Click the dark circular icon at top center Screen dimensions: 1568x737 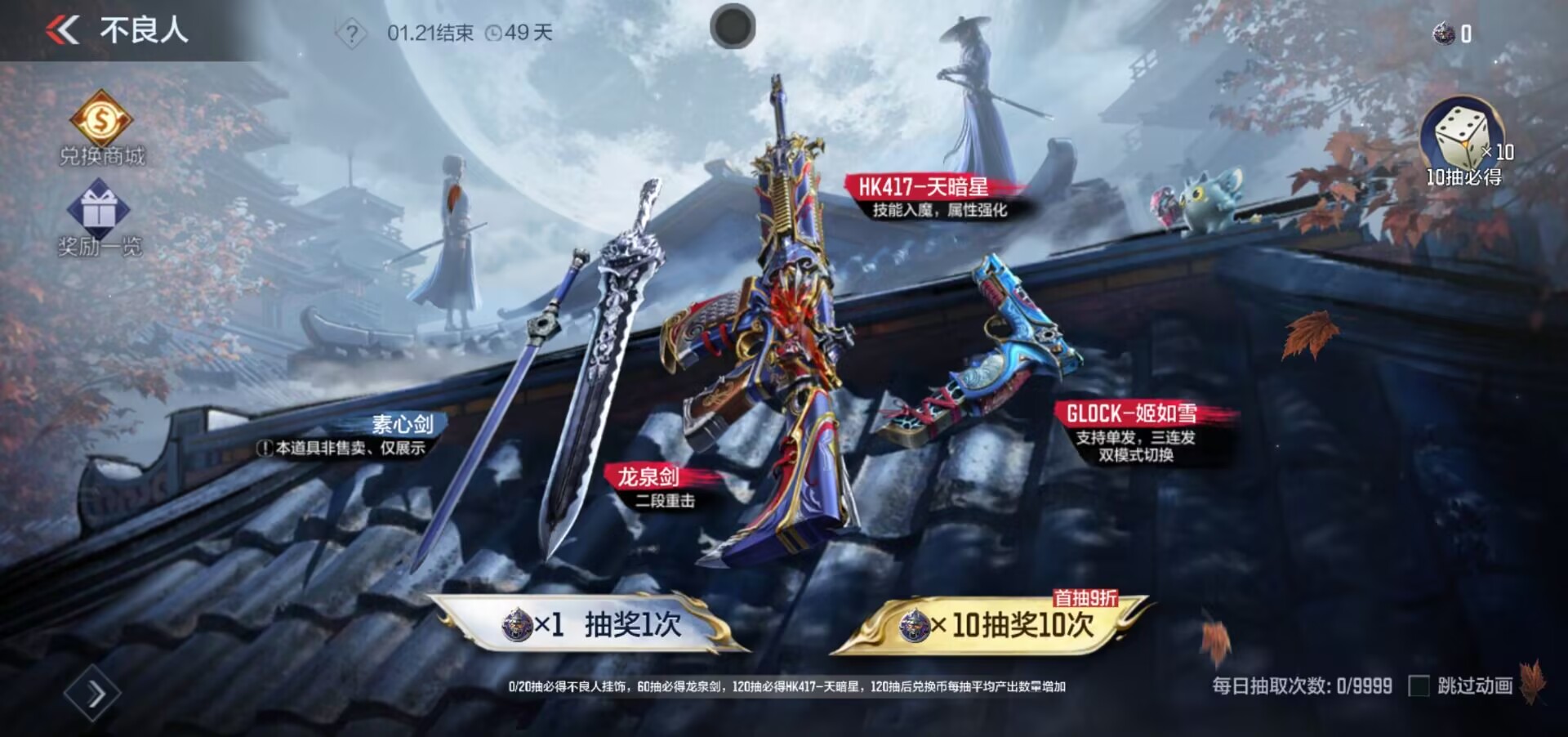pos(733,27)
